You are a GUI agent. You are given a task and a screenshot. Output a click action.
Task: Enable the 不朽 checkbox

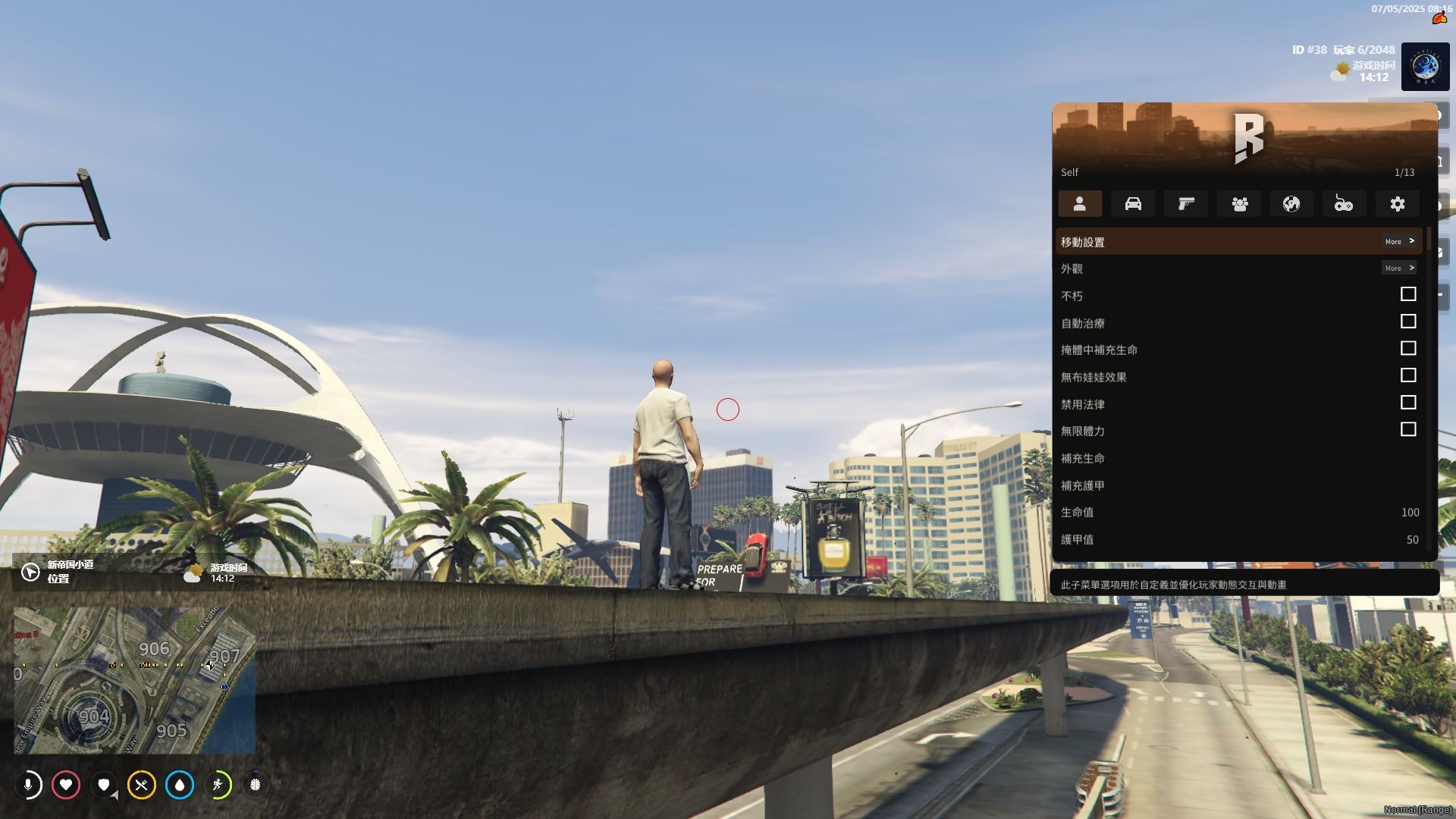pyautogui.click(x=1407, y=294)
